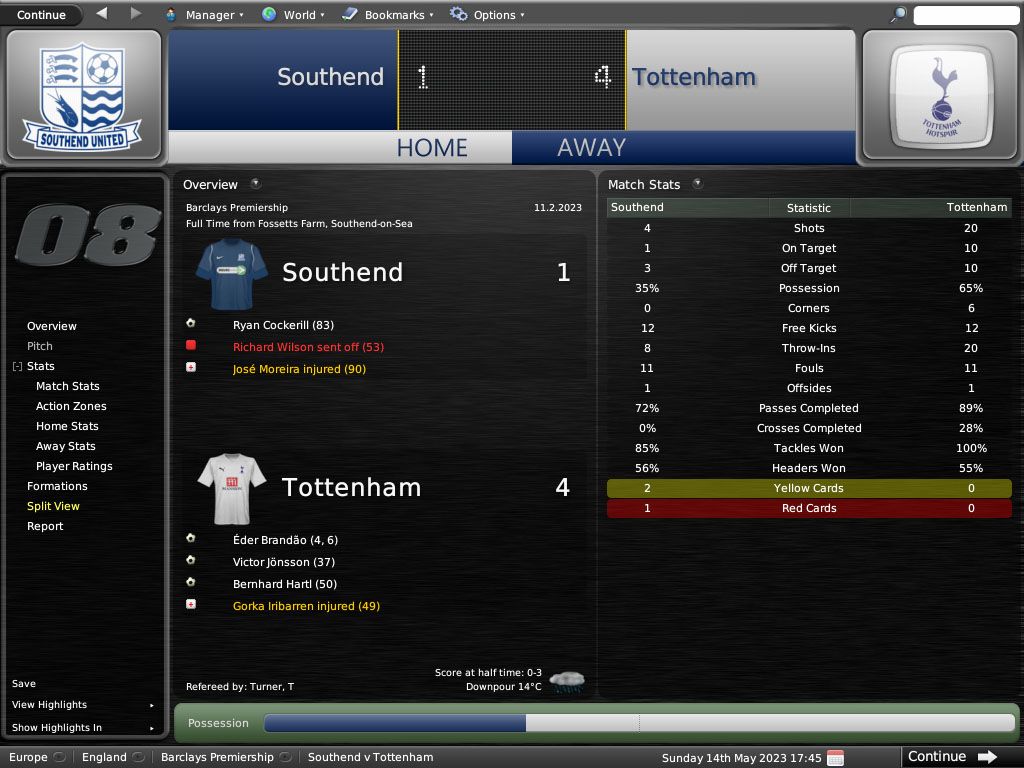Open the World menu
The width and height of the screenshot is (1024, 768).
pyautogui.click(x=292, y=15)
